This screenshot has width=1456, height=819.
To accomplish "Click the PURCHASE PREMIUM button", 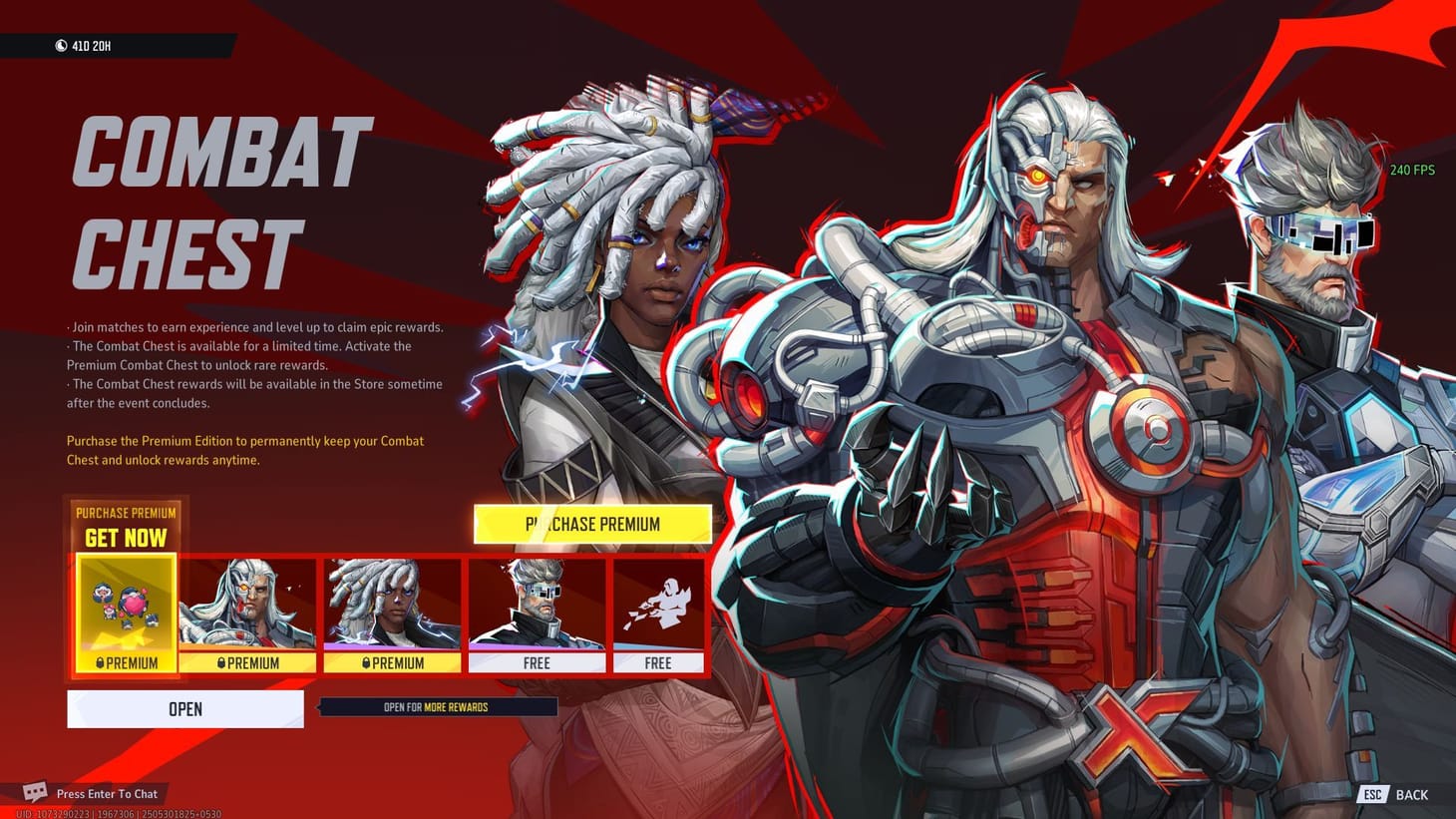I will pyautogui.click(x=592, y=524).
